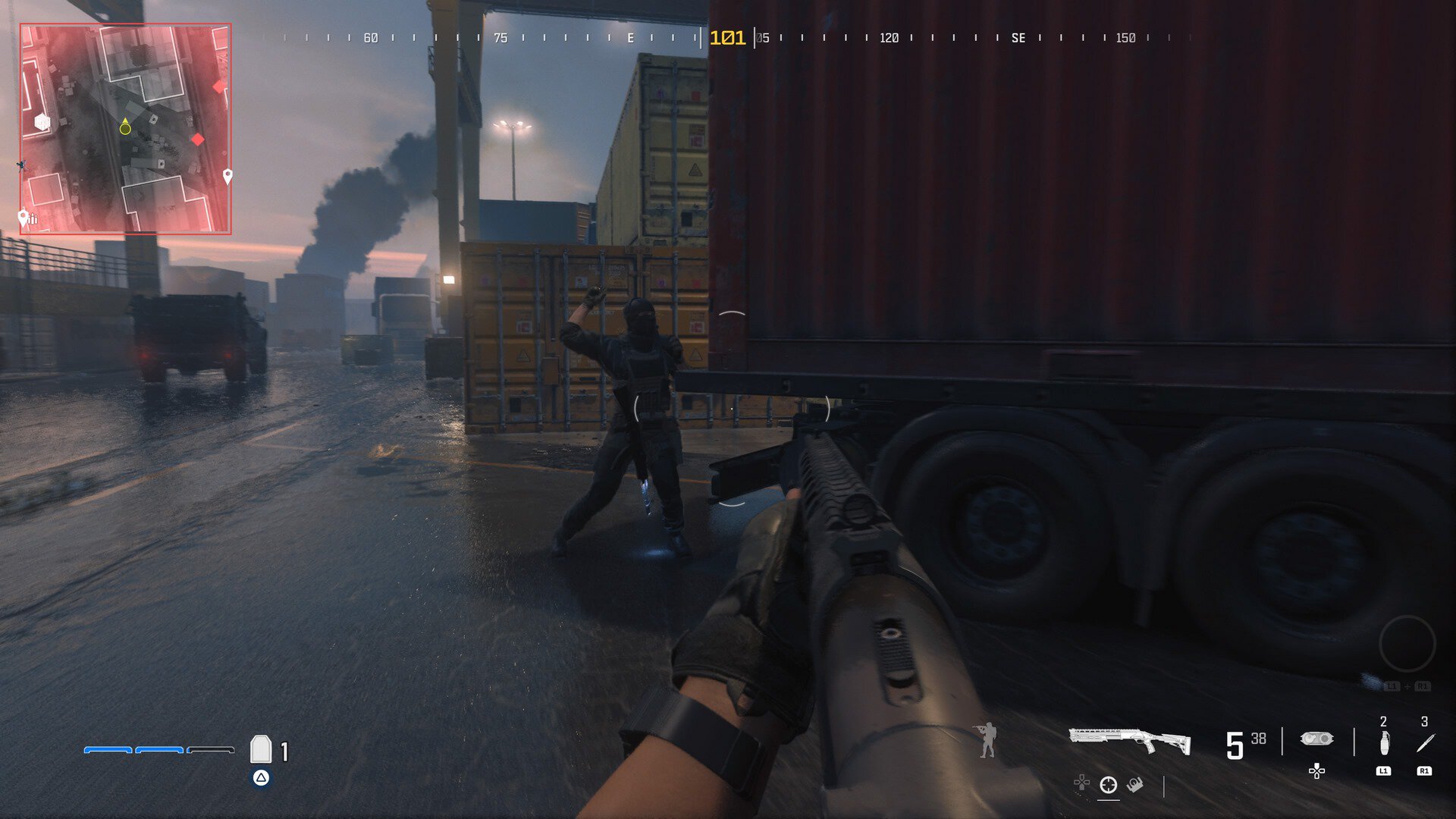Screen dimensions: 1456x819
Task: Select the ammo cache pin on the minimap
Action: pos(25,218)
